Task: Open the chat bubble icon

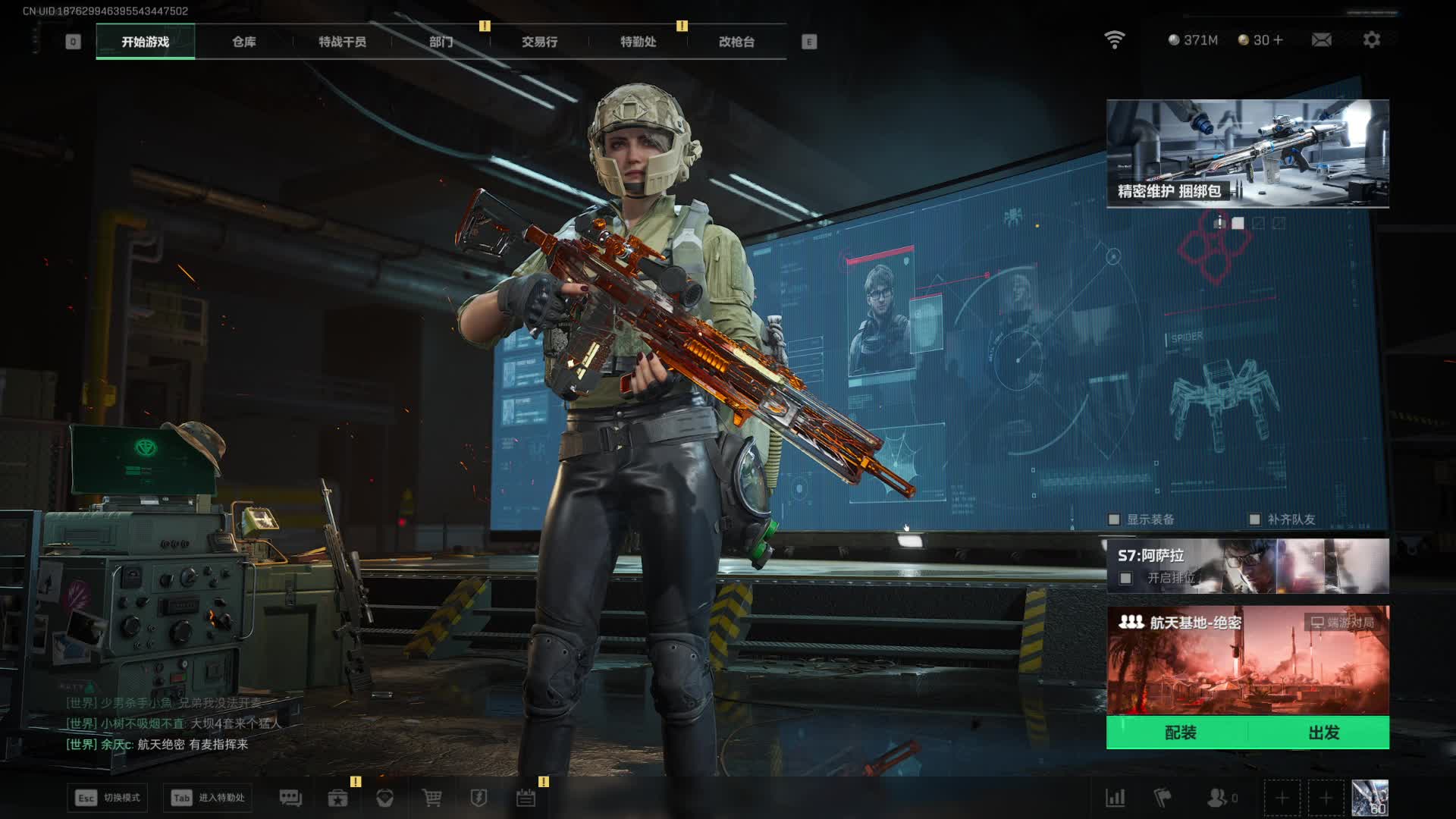Action: tap(290, 798)
